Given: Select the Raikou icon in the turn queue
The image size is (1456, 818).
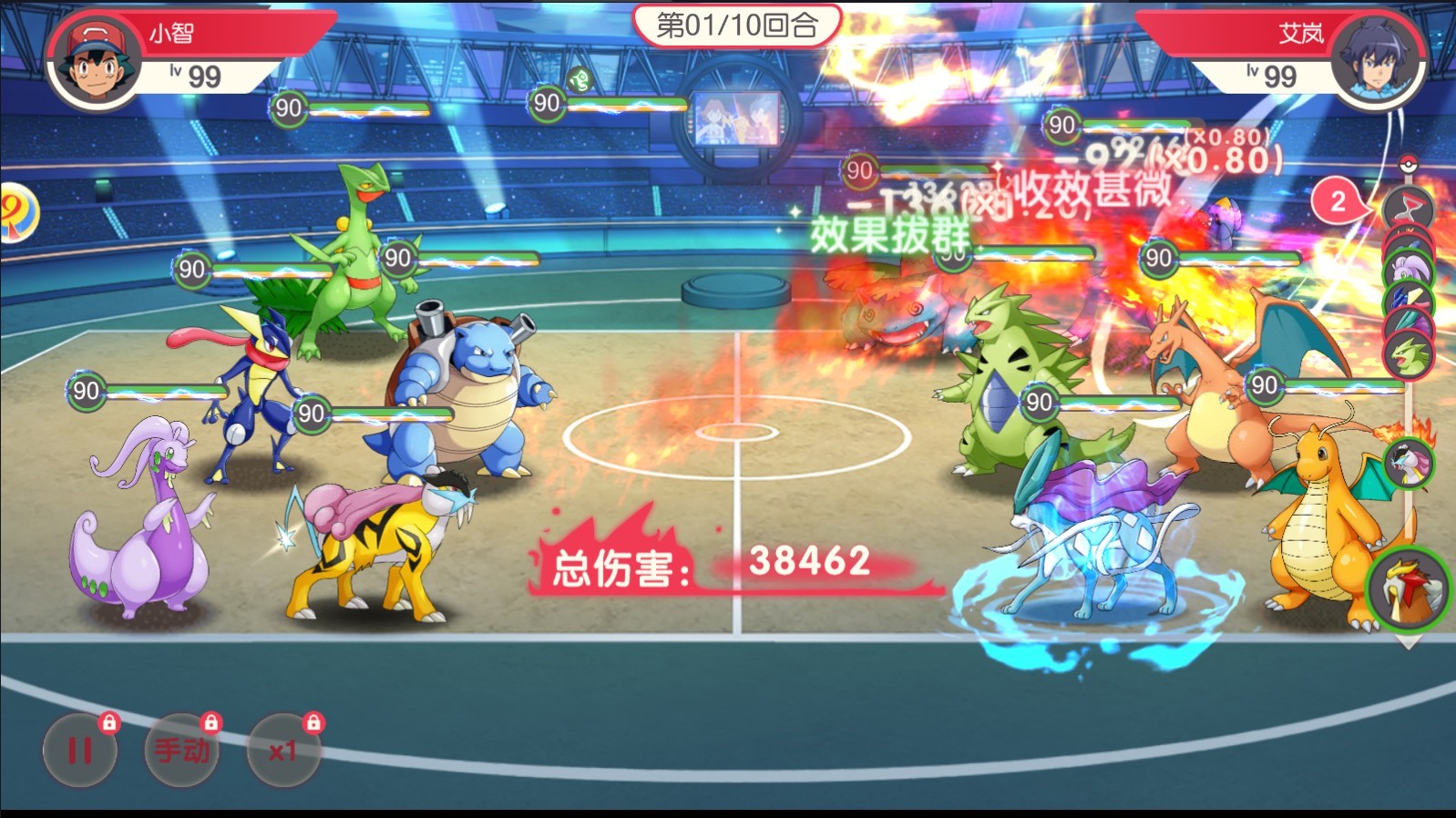Looking at the screenshot, I should tap(1409, 463).
